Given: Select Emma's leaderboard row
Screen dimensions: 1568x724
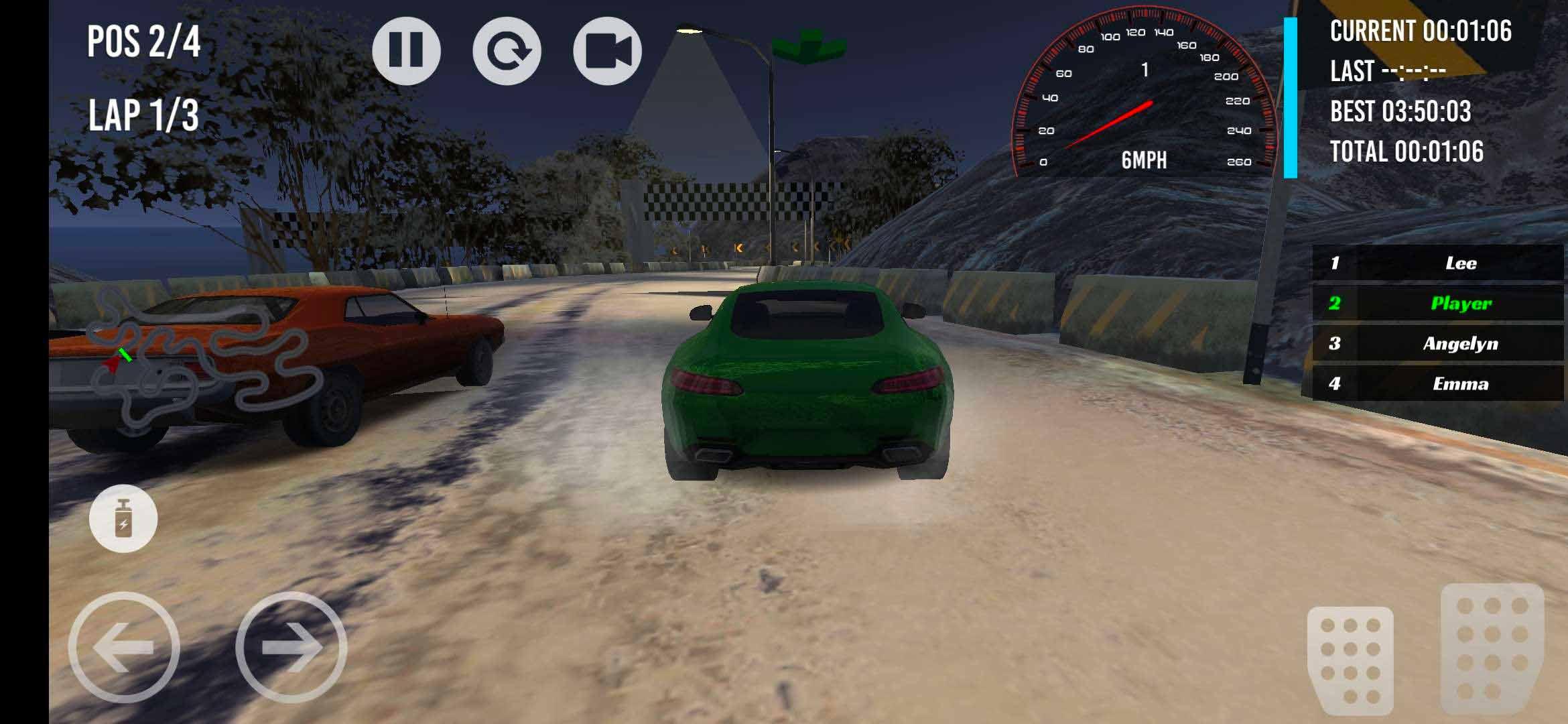Looking at the screenshot, I should 1437,383.
